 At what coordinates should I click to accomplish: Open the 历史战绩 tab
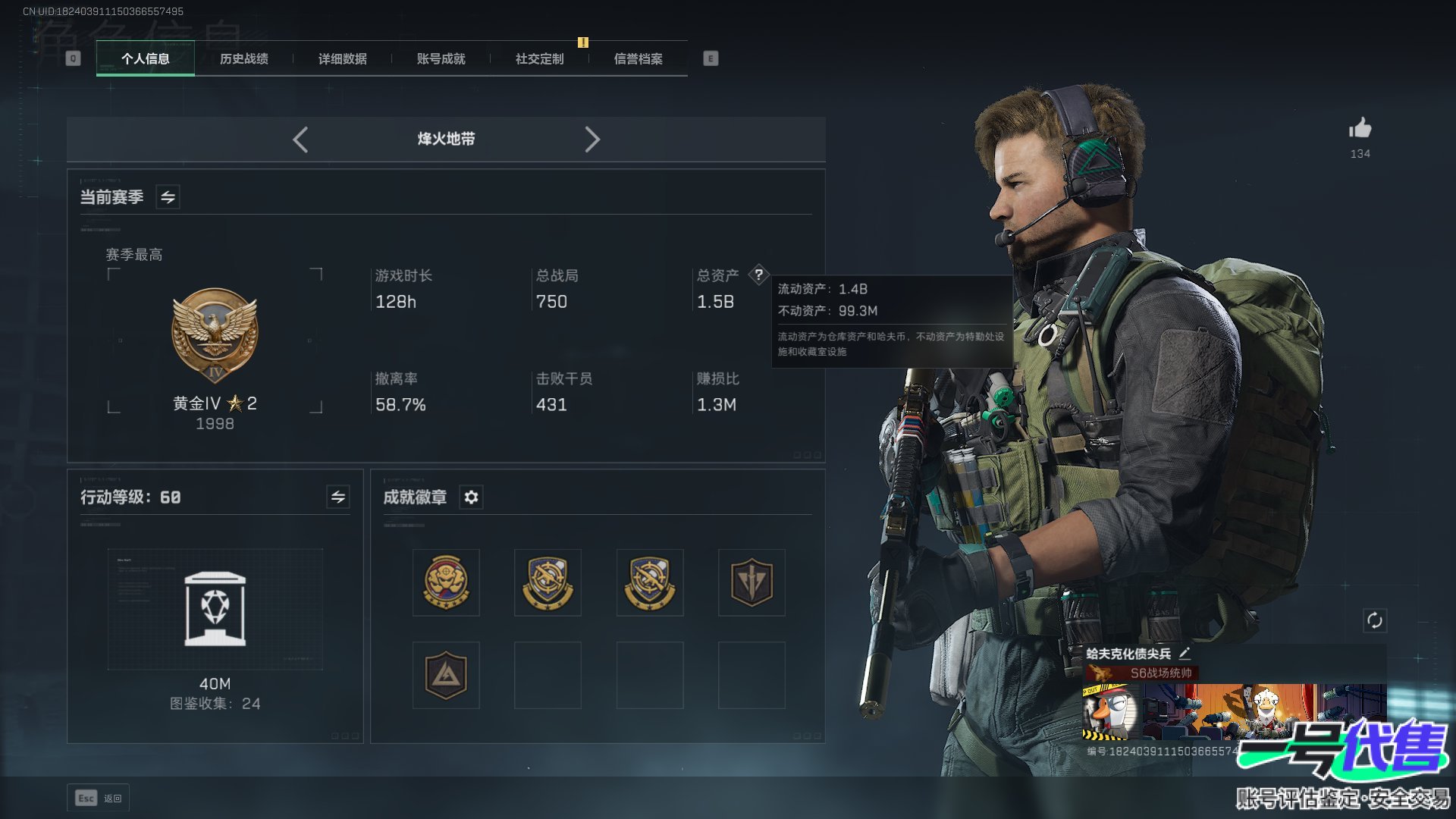243,58
